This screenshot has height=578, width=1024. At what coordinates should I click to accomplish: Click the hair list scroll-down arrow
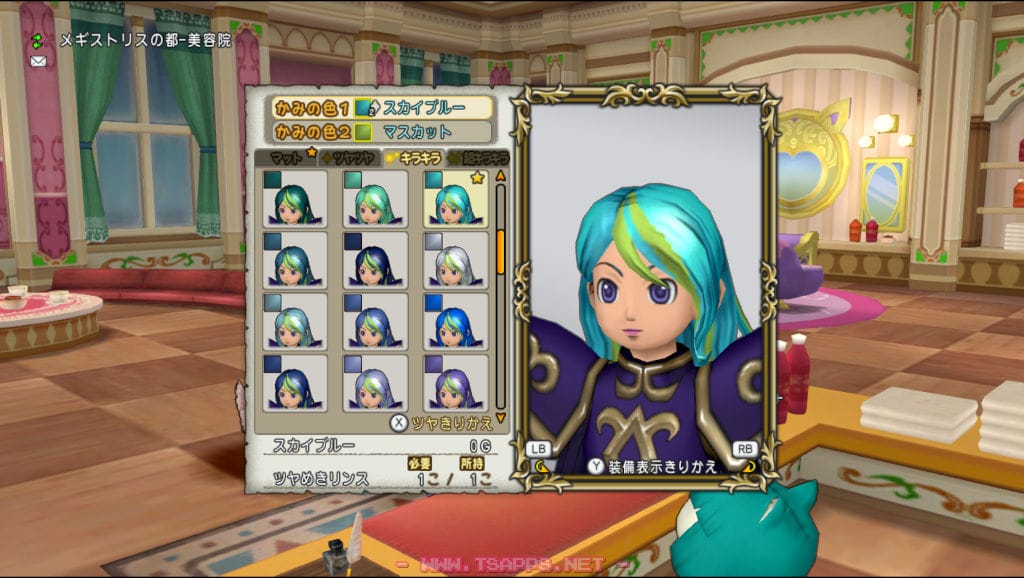(x=501, y=418)
